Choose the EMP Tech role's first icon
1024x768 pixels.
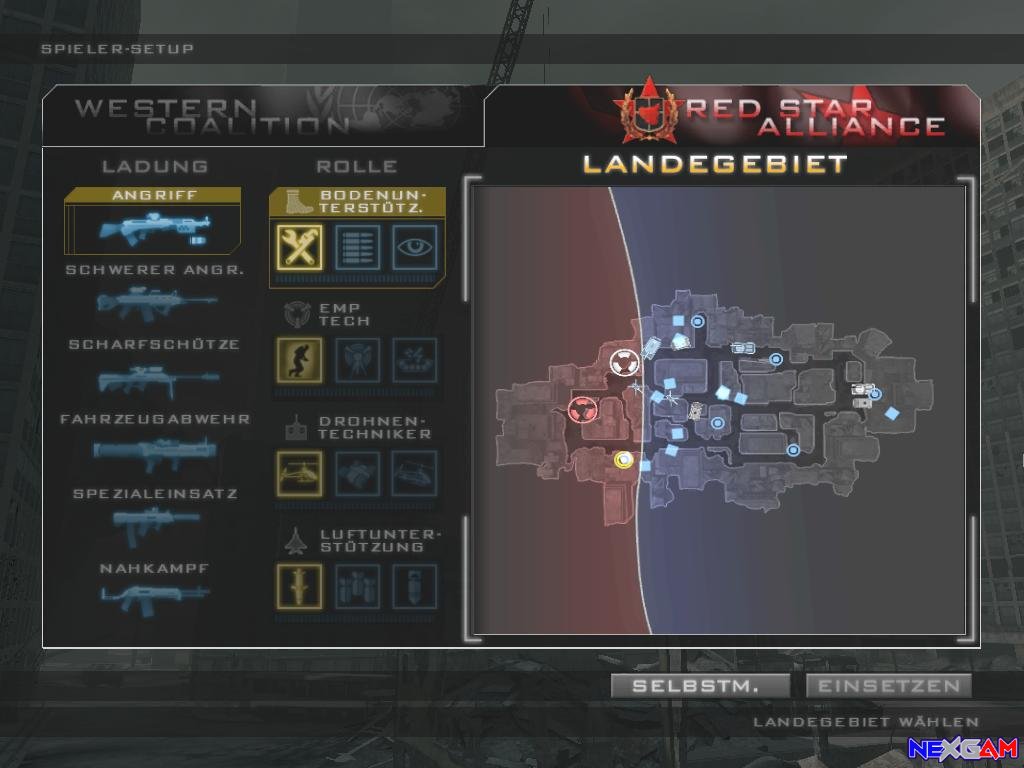click(299, 360)
